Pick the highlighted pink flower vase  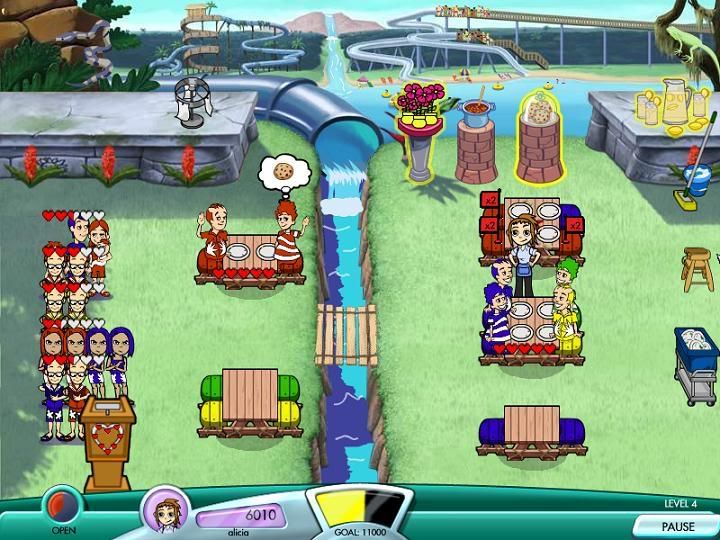coord(421,105)
